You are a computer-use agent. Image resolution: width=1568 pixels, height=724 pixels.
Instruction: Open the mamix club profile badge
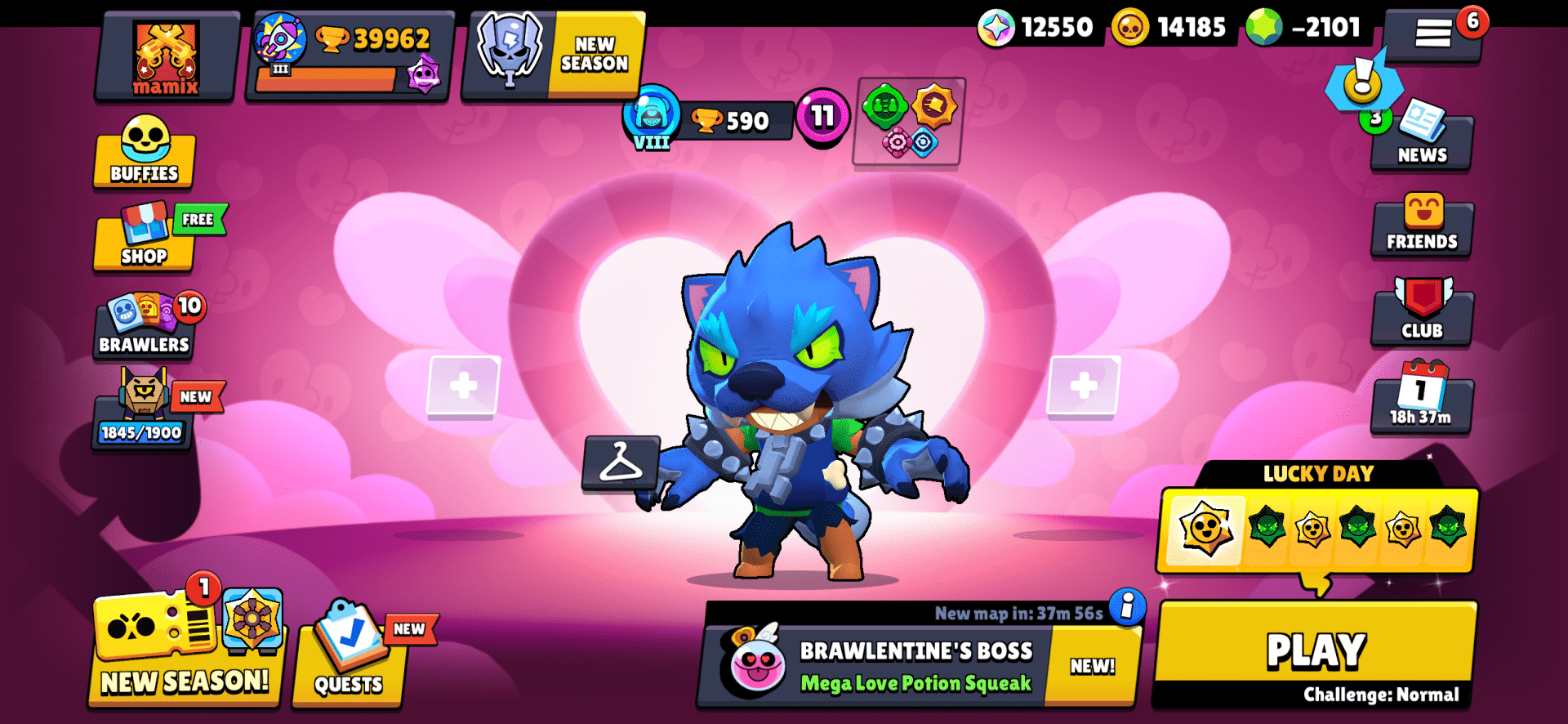point(166,57)
